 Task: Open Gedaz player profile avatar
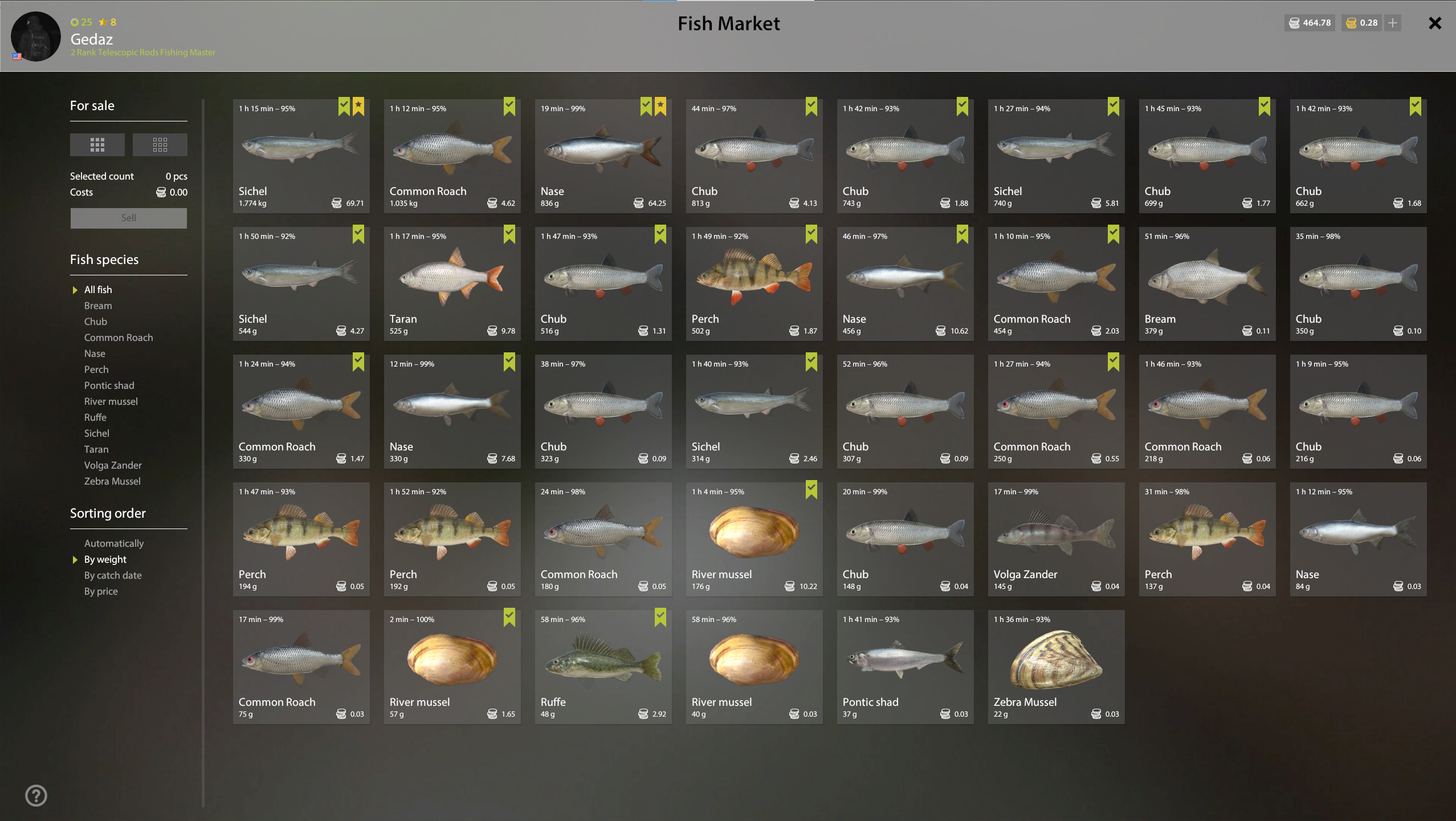[x=36, y=36]
